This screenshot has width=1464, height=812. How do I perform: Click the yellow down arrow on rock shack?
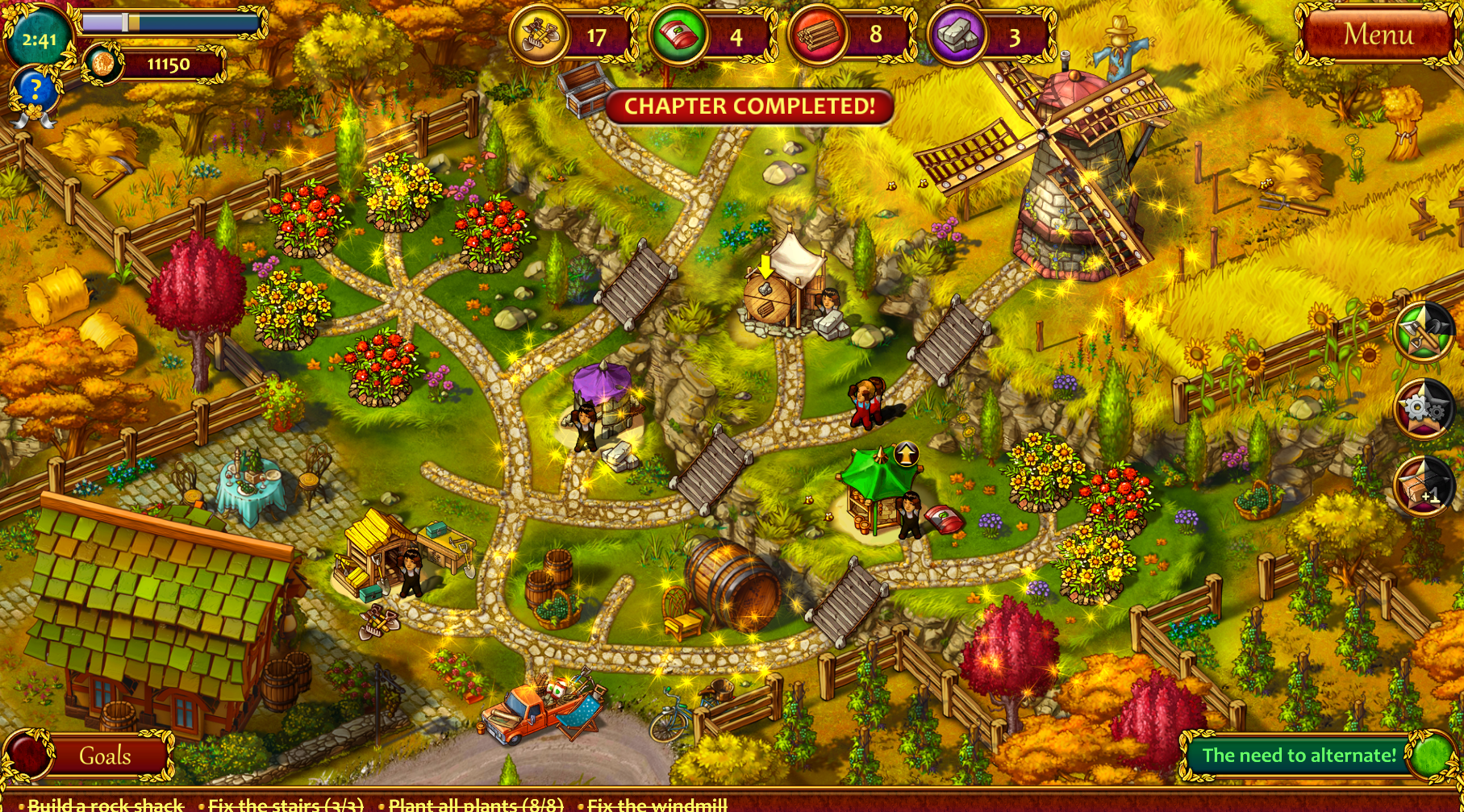[x=765, y=266]
